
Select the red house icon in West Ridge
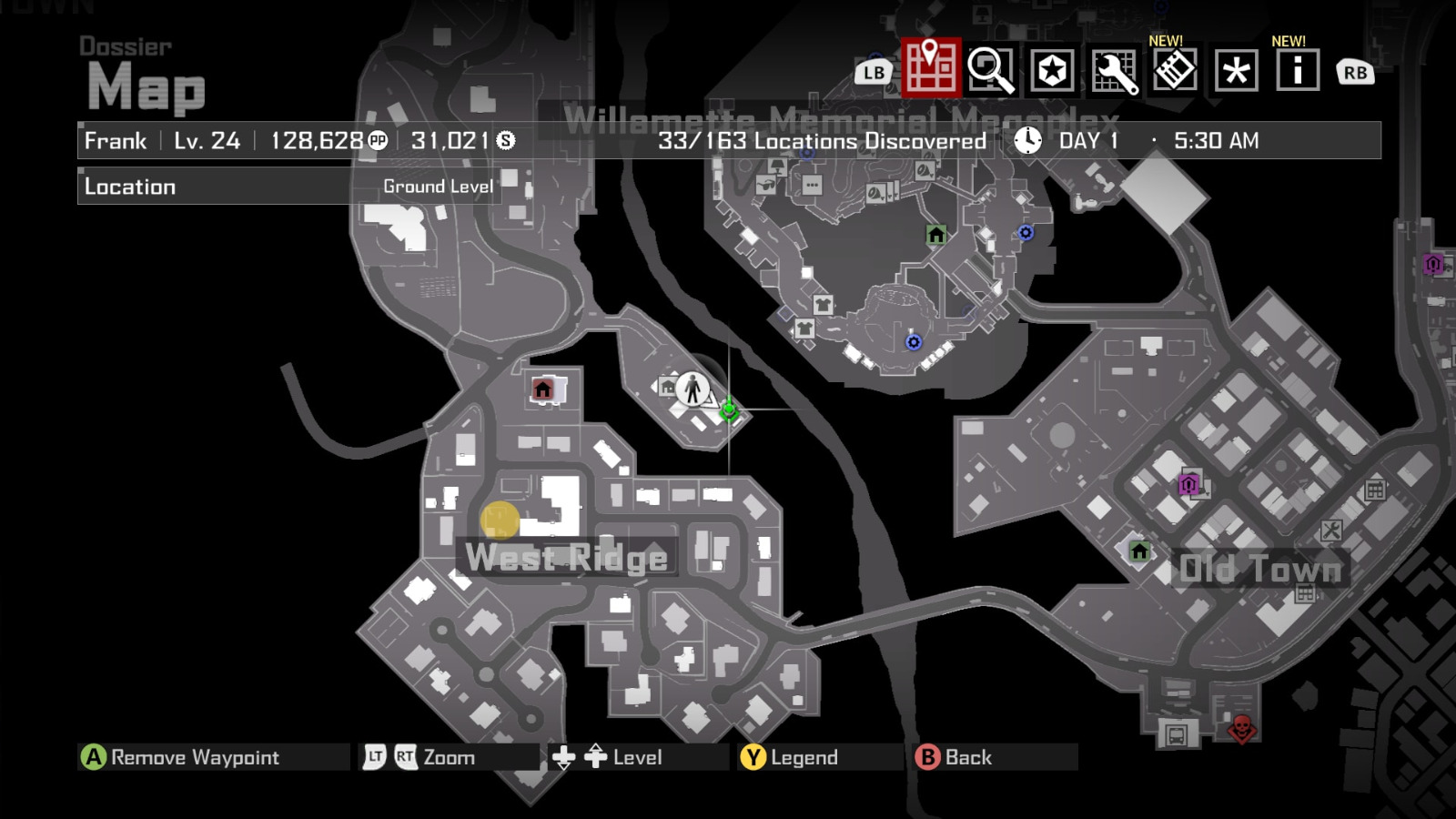[x=543, y=388]
